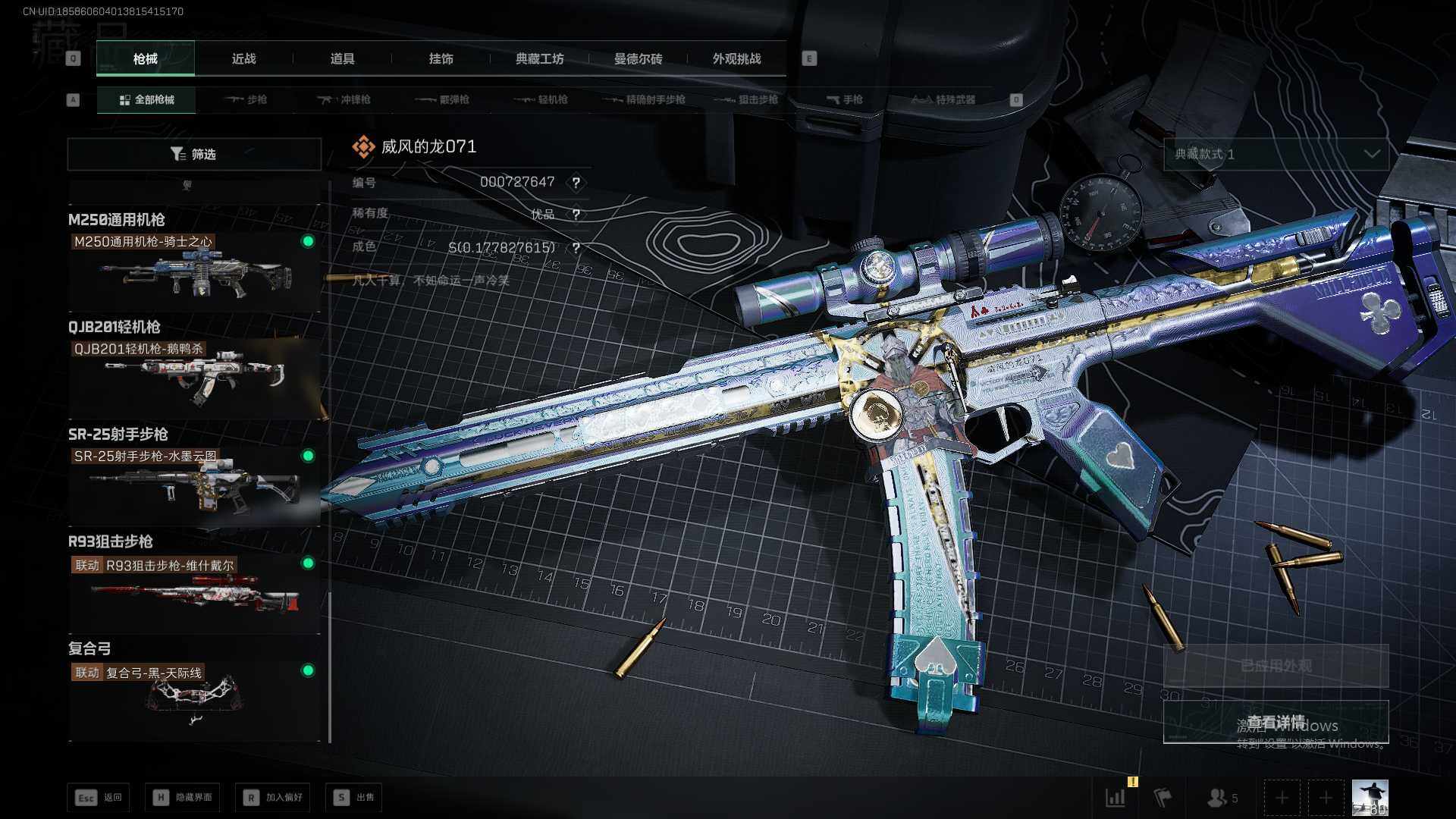Show only 冲锋枪 submachine guns
The image size is (1456, 819).
click(x=344, y=99)
